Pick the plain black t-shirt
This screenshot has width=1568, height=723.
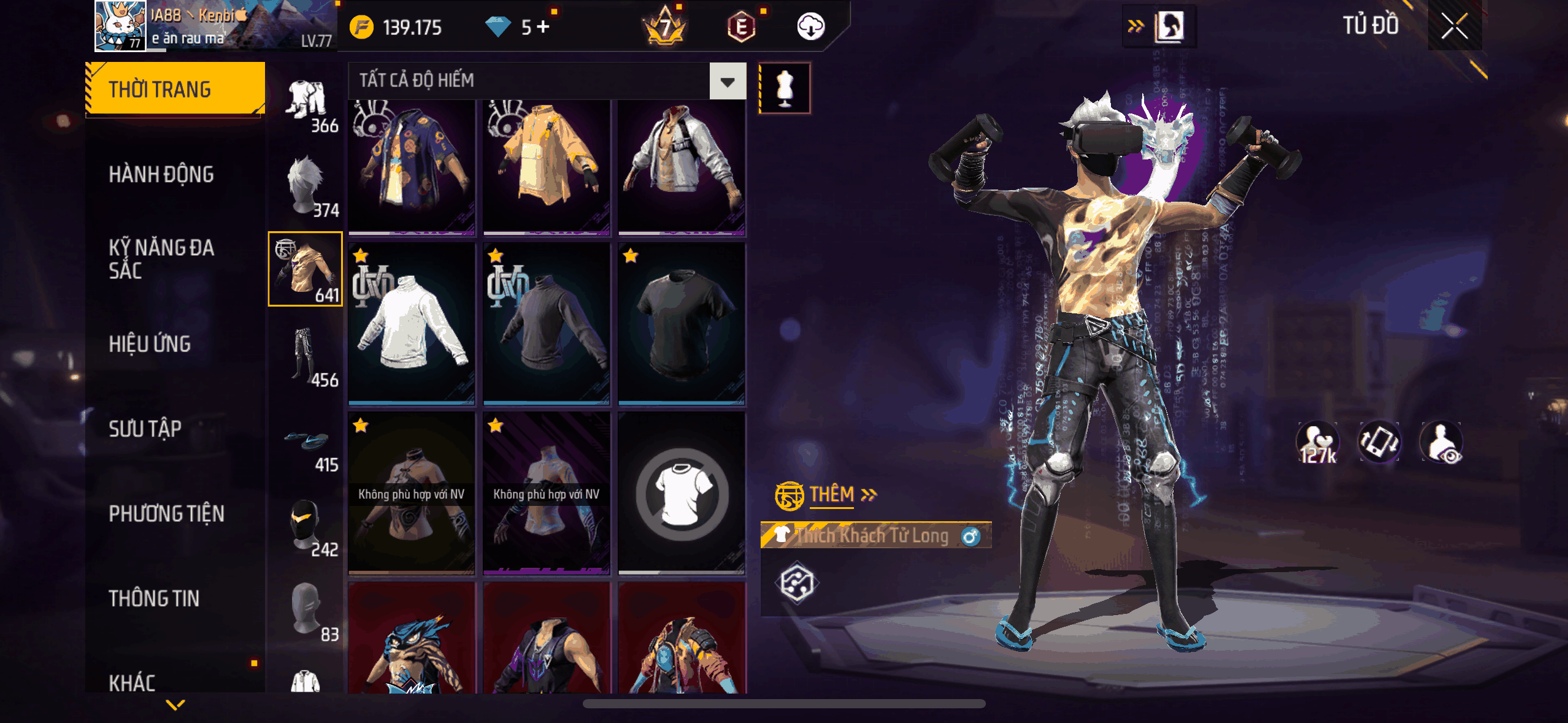pyautogui.click(x=682, y=324)
